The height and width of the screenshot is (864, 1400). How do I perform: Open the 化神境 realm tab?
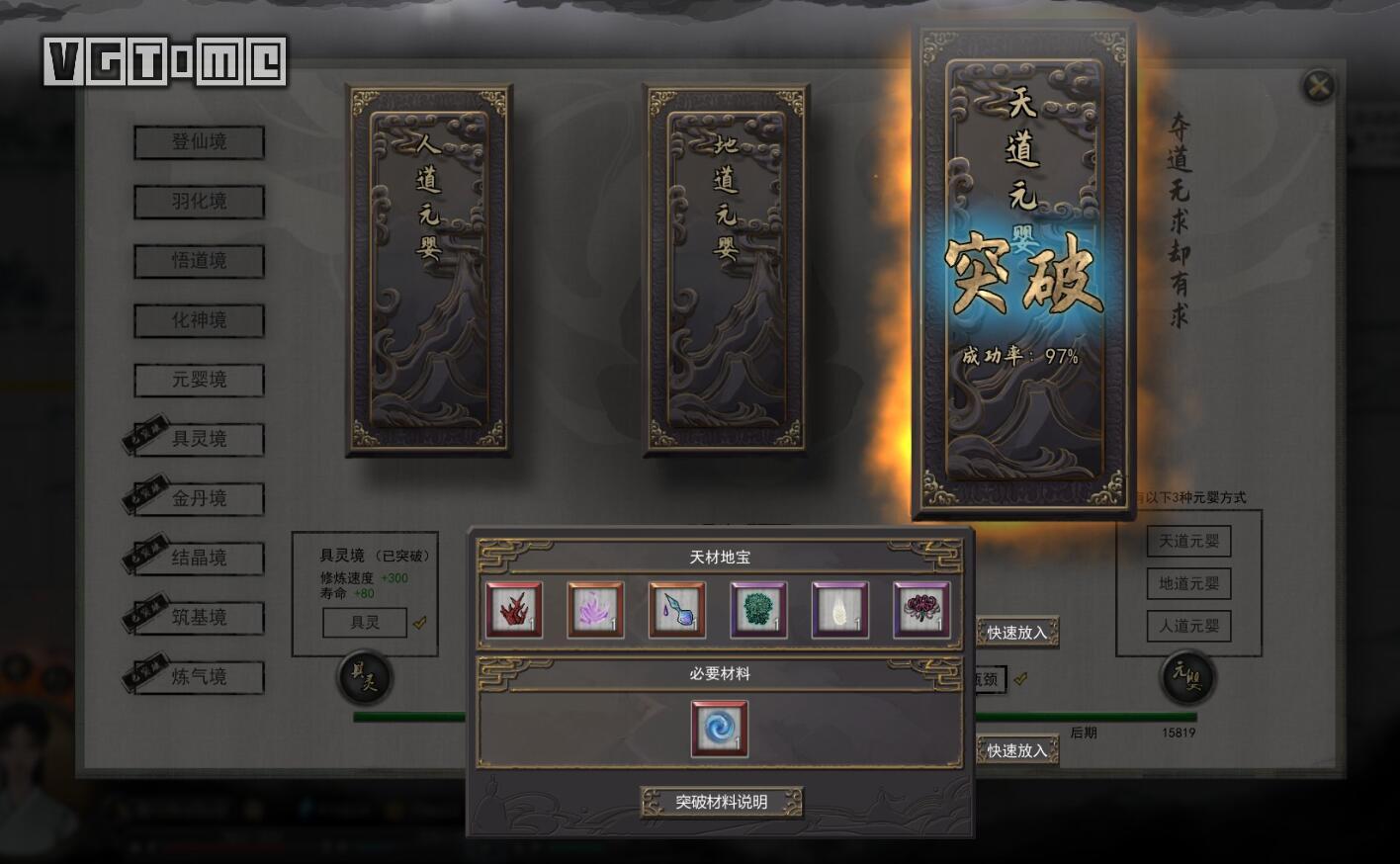tap(199, 320)
